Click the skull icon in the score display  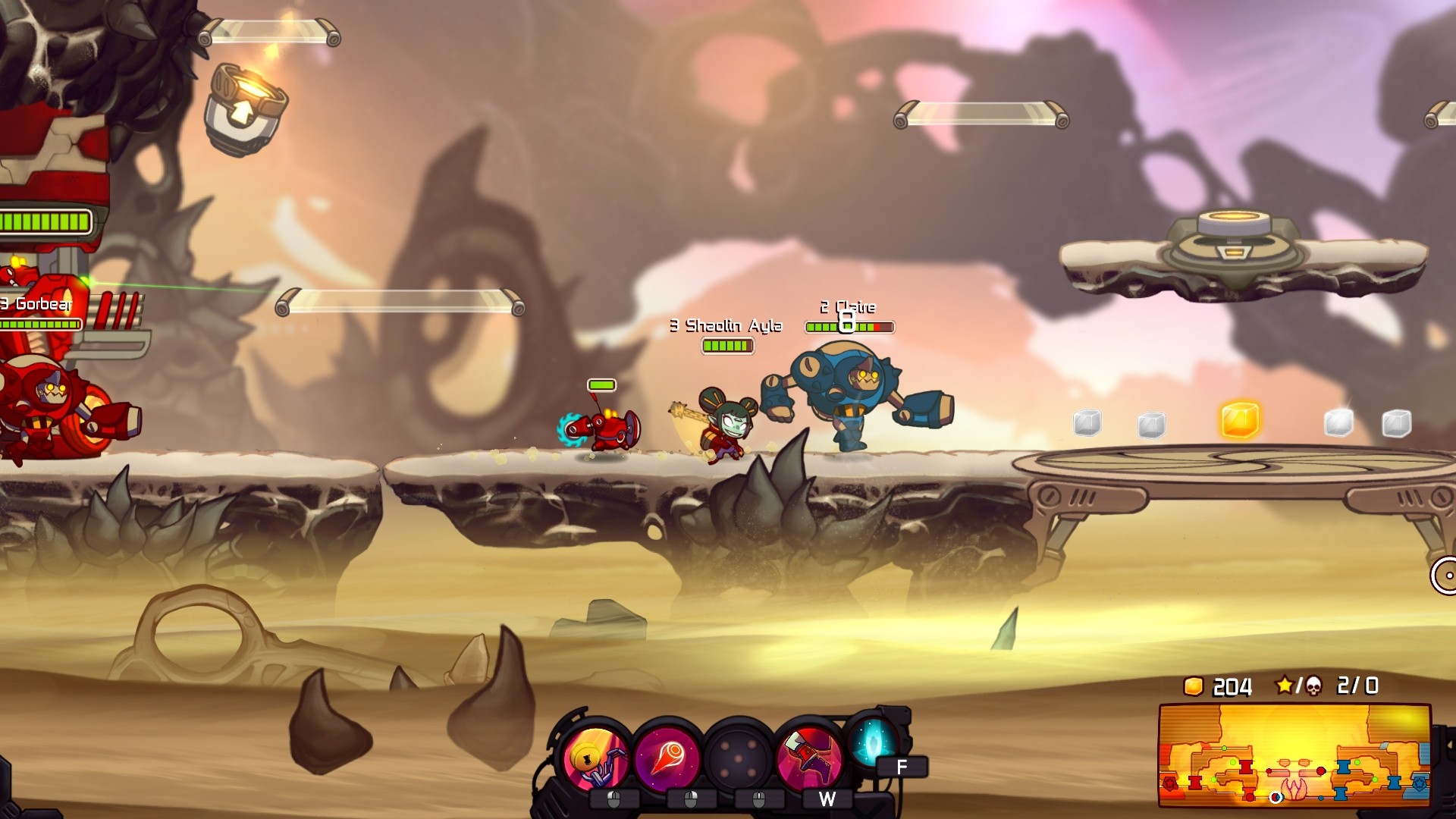(1313, 686)
